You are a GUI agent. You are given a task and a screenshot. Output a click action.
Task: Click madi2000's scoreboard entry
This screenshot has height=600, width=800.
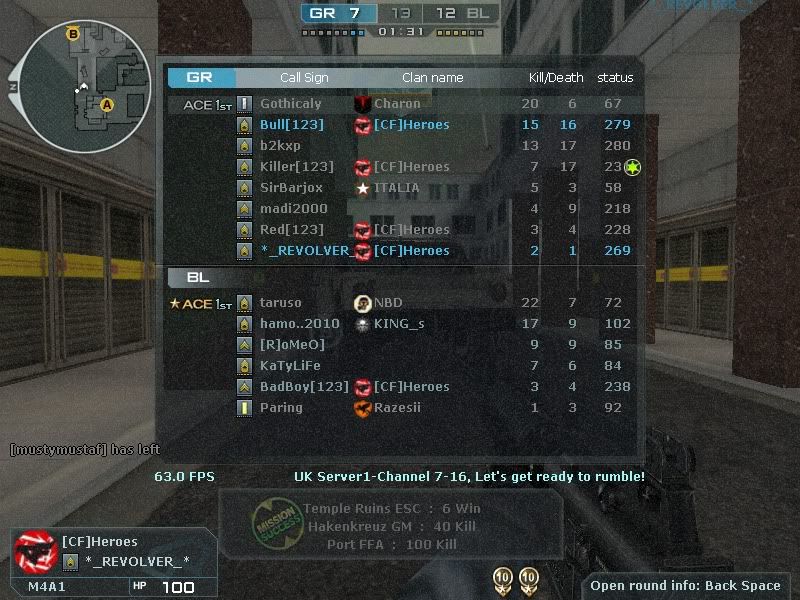[x=293, y=209]
